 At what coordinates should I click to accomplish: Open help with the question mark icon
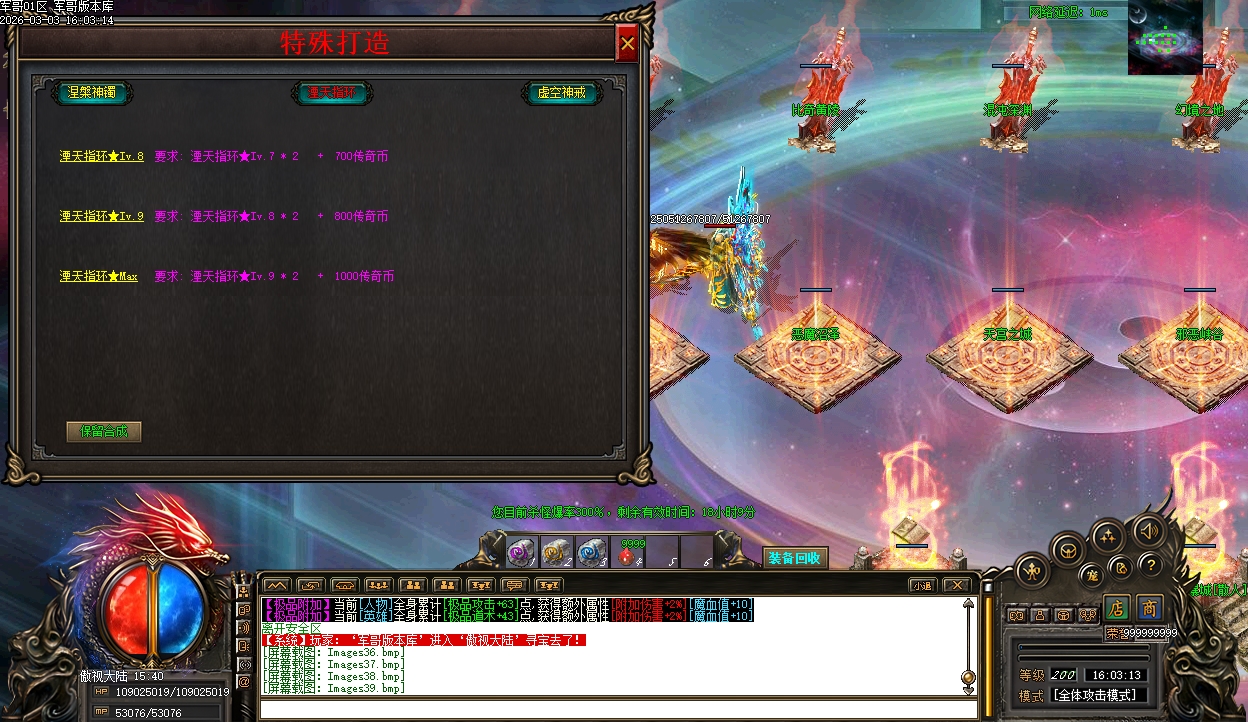(x=1150, y=565)
